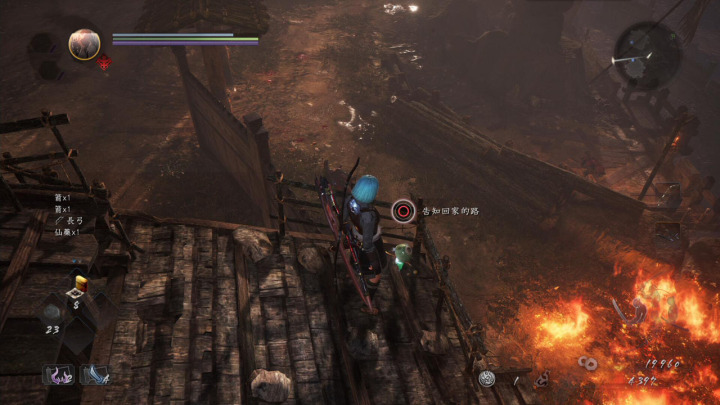Screen dimensions: 720x405
Task: Activate the blue yokai skill icon
Action: (x=94, y=375)
